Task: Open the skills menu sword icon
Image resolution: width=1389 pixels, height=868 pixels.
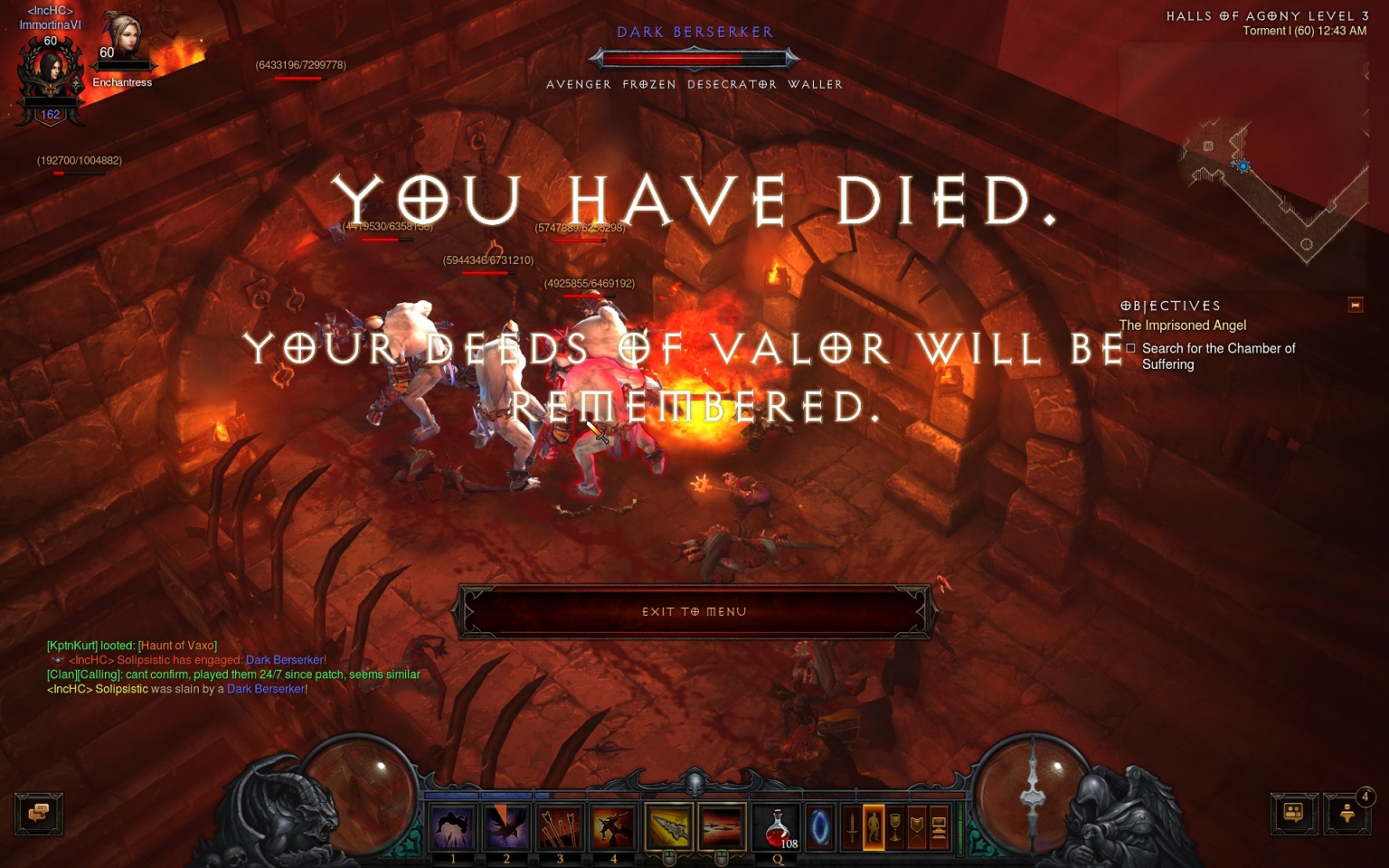Action: pos(852,827)
